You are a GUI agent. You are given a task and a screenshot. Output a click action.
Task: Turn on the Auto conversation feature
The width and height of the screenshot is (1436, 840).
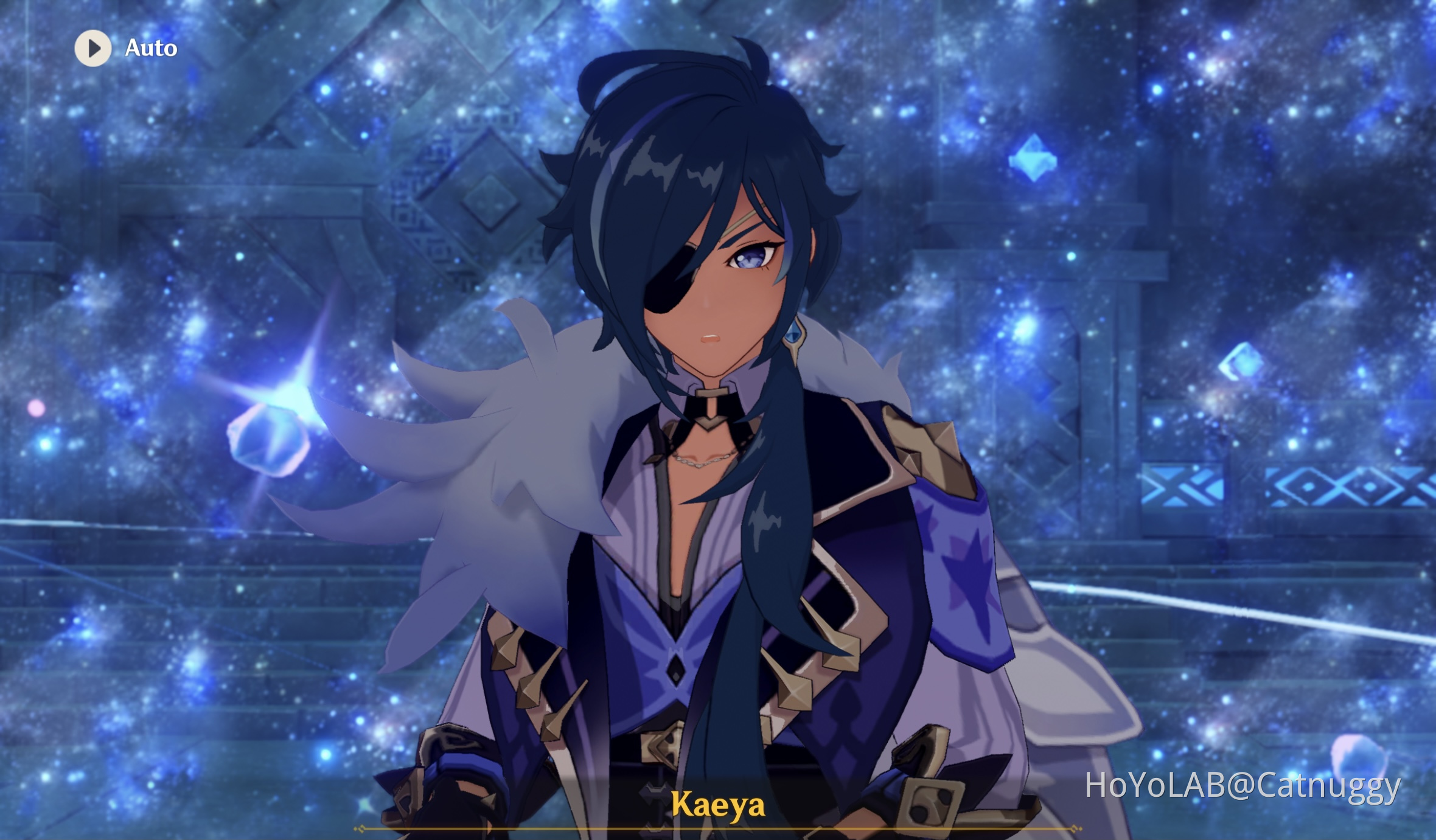[122, 49]
